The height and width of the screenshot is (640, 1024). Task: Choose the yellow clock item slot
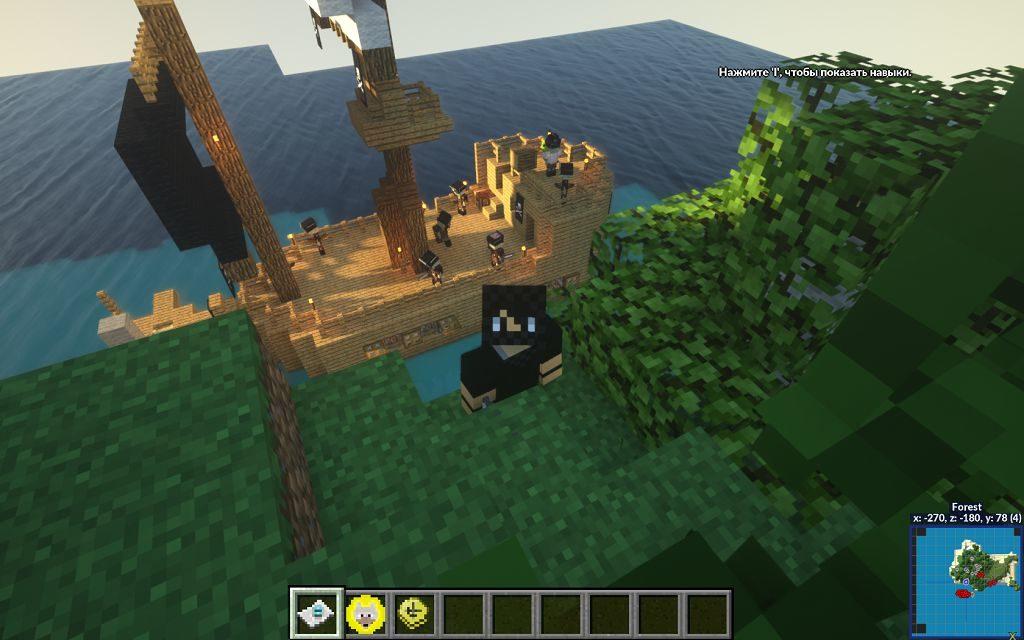(414, 612)
